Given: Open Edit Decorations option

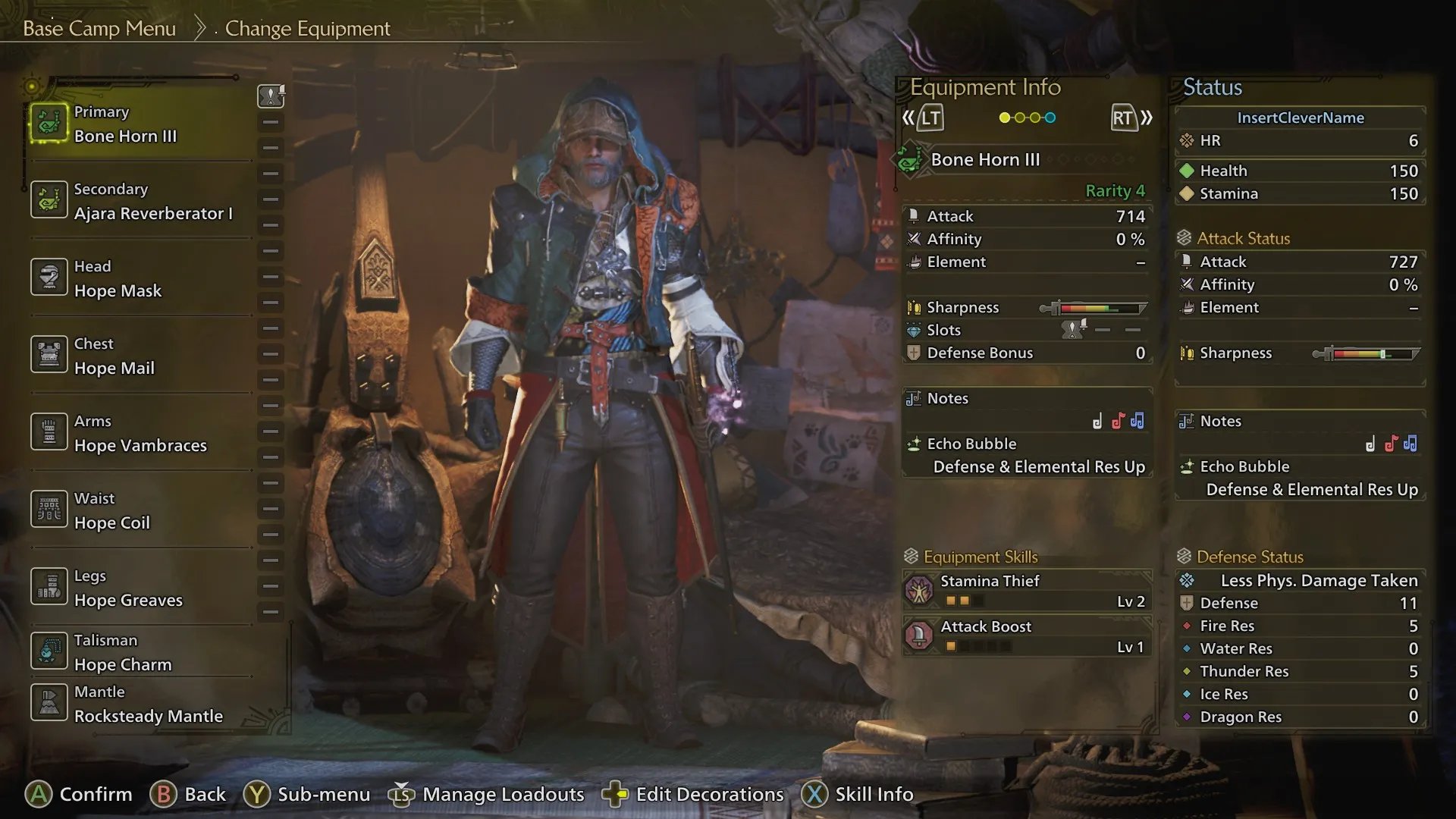Looking at the screenshot, I should click(693, 794).
